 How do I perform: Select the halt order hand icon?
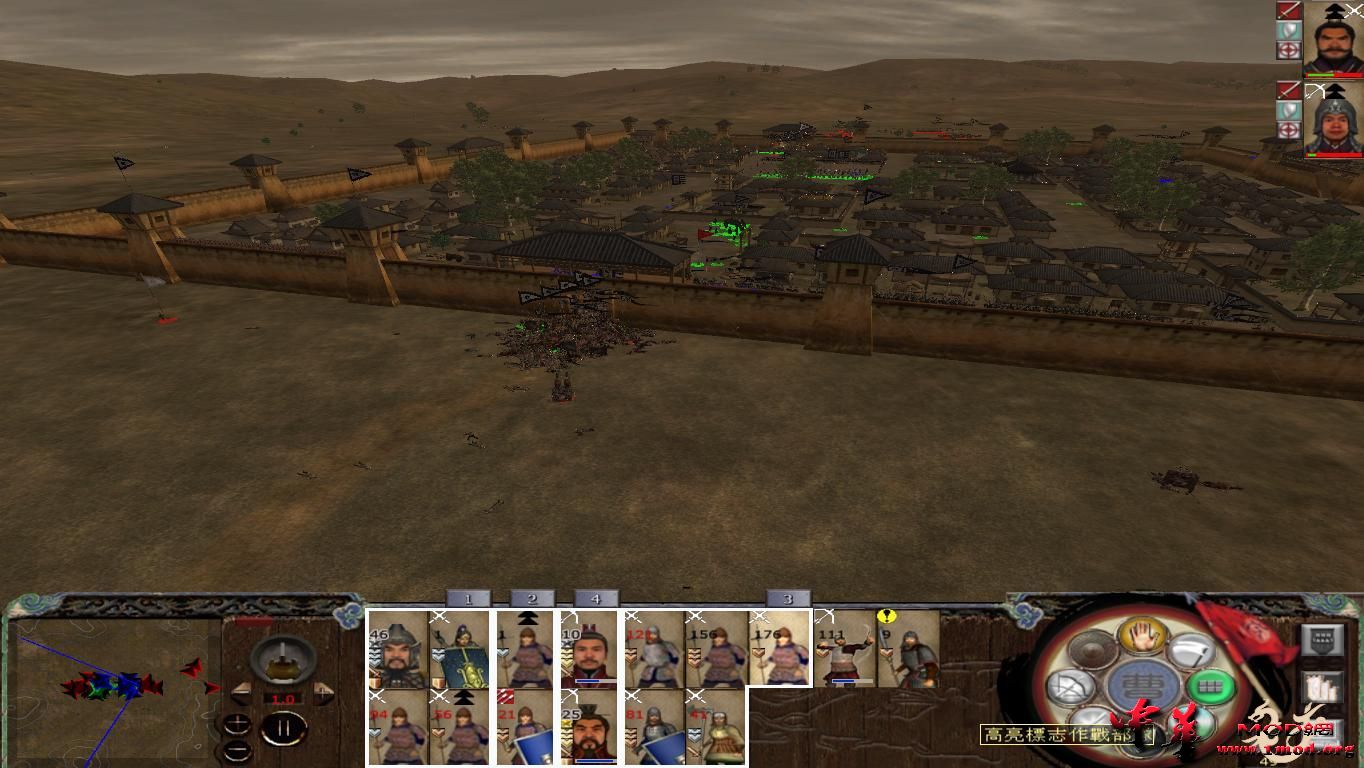tap(1142, 638)
